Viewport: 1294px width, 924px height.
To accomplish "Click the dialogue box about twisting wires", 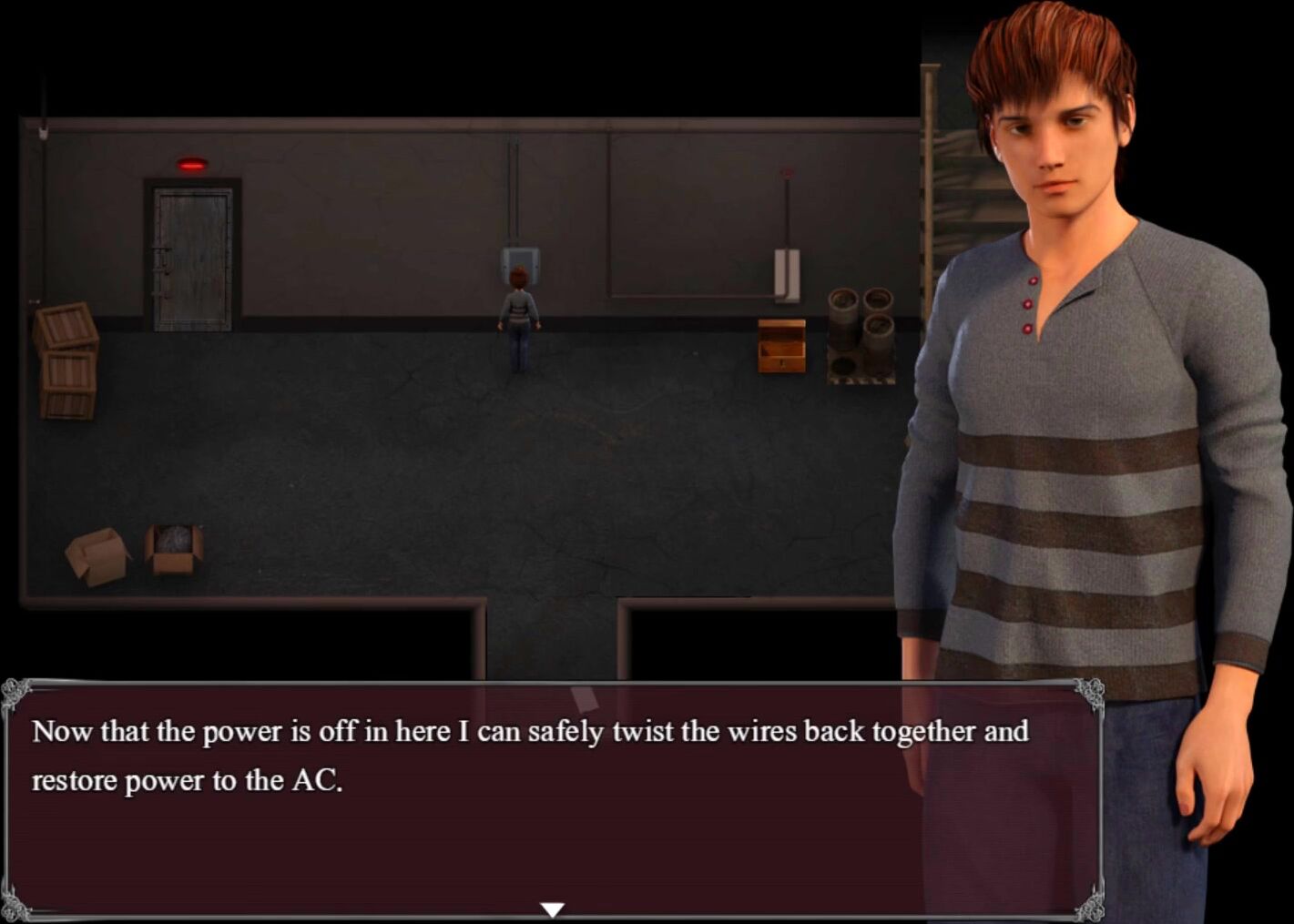I will coord(552,797).
